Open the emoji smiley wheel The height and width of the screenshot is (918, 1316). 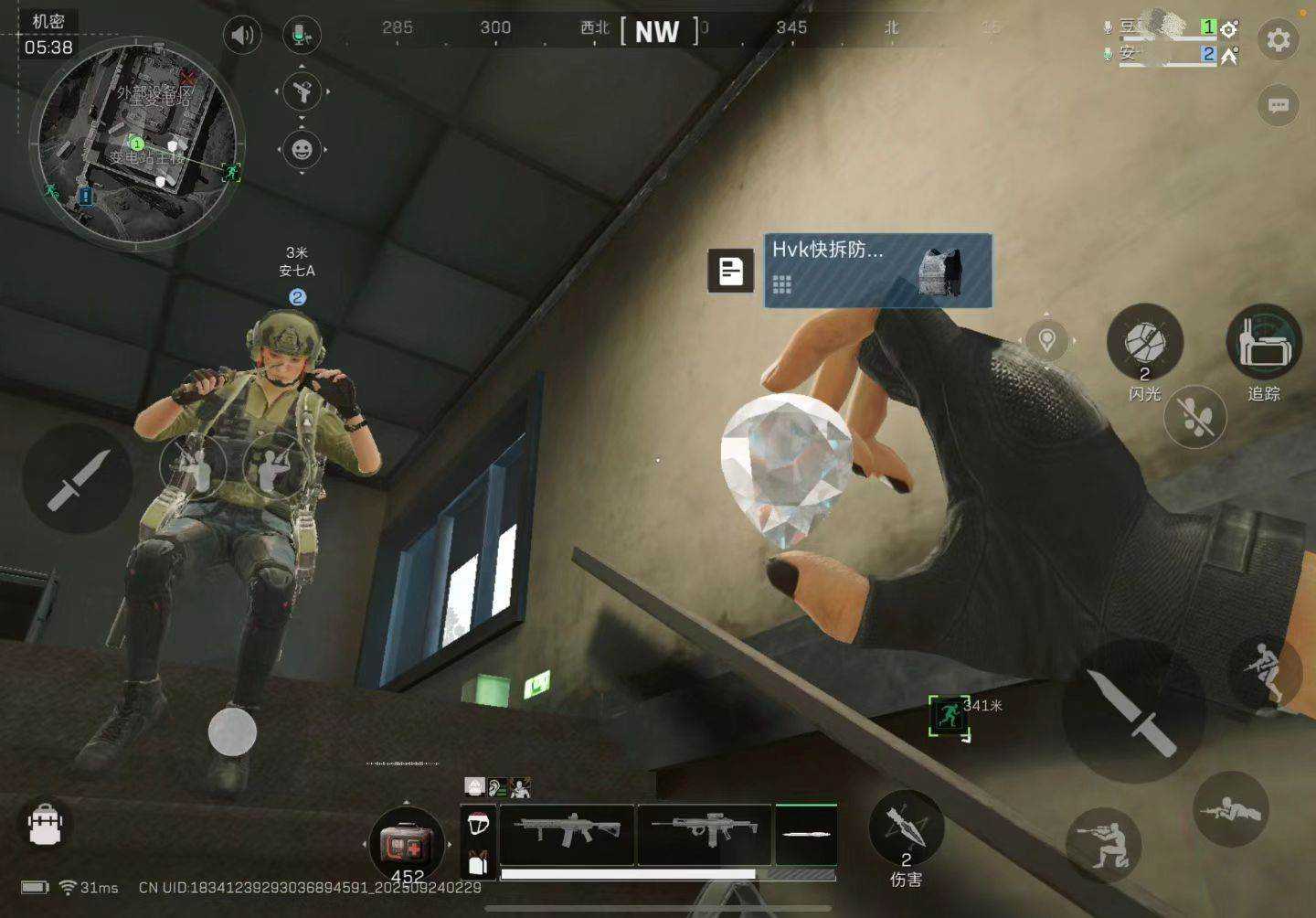coord(302,149)
